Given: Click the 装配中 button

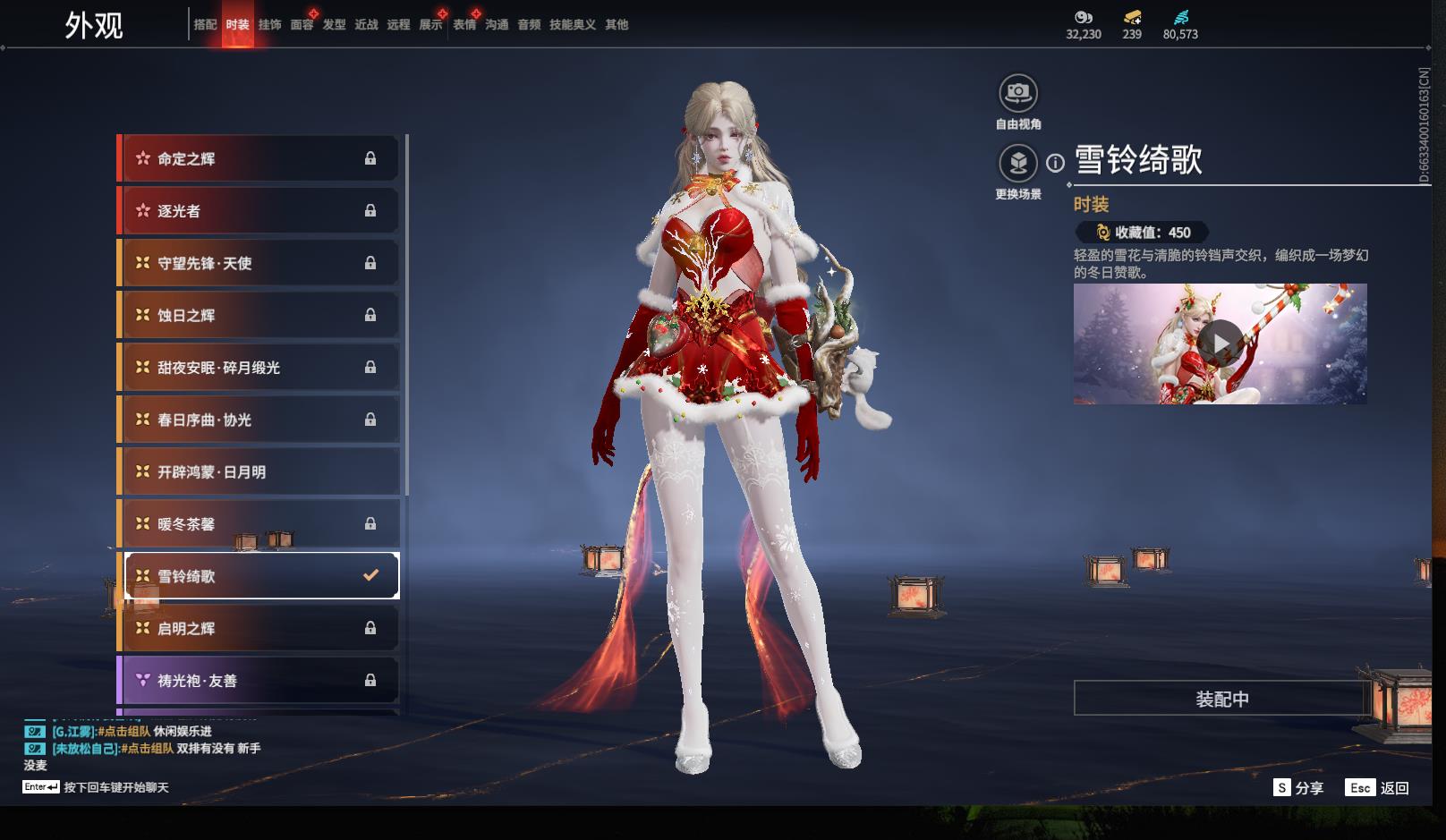Looking at the screenshot, I should click(1221, 699).
